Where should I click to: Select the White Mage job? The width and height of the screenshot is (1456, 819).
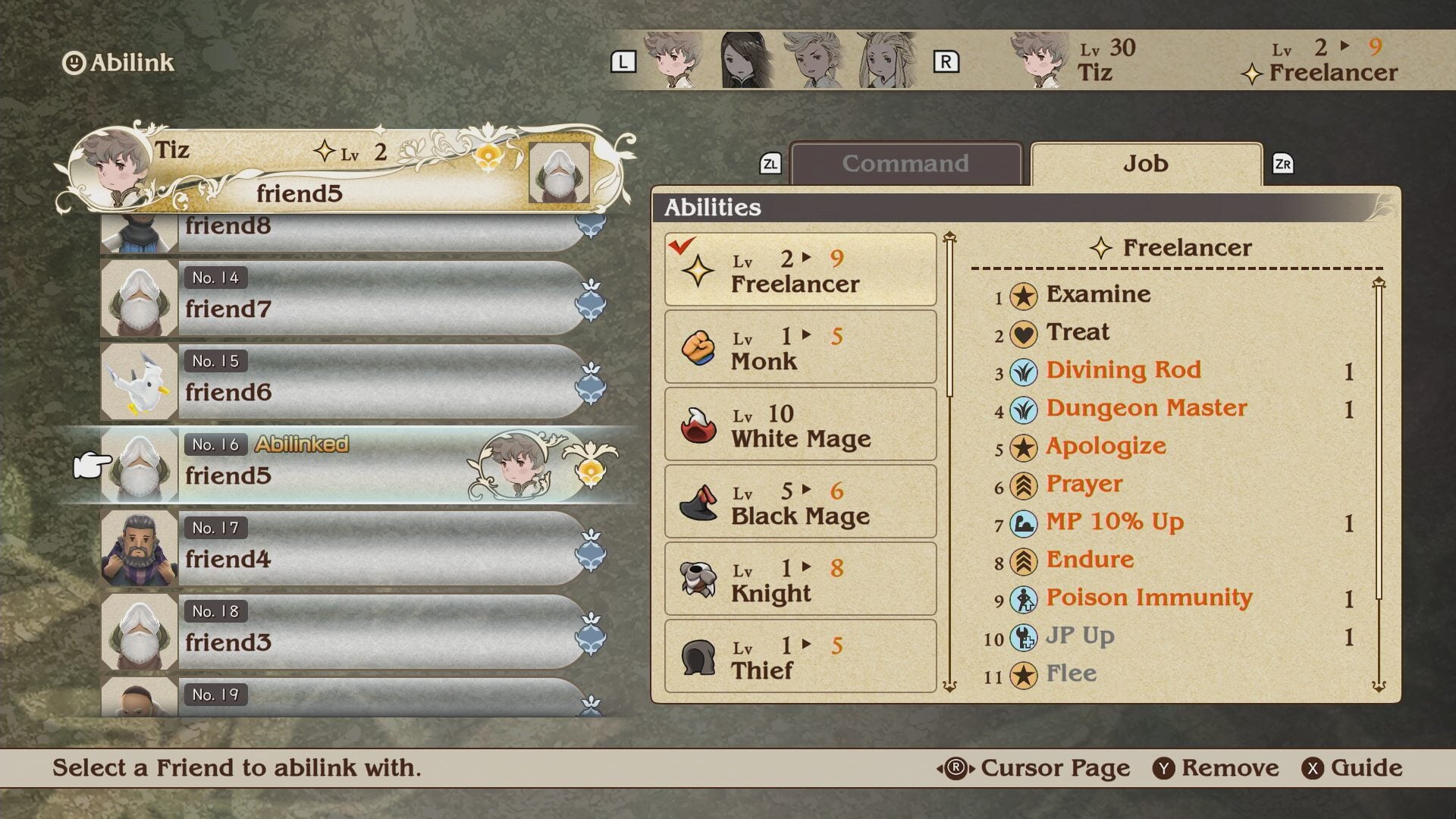tap(800, 425)
